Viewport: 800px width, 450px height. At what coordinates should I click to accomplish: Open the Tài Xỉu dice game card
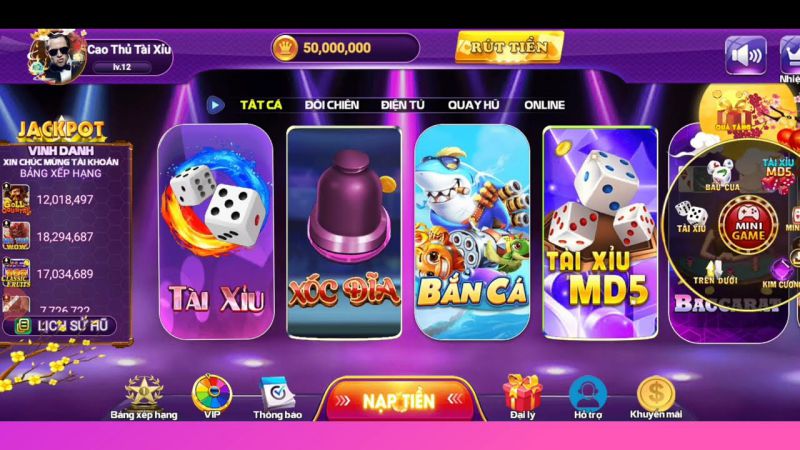point(216,231)
